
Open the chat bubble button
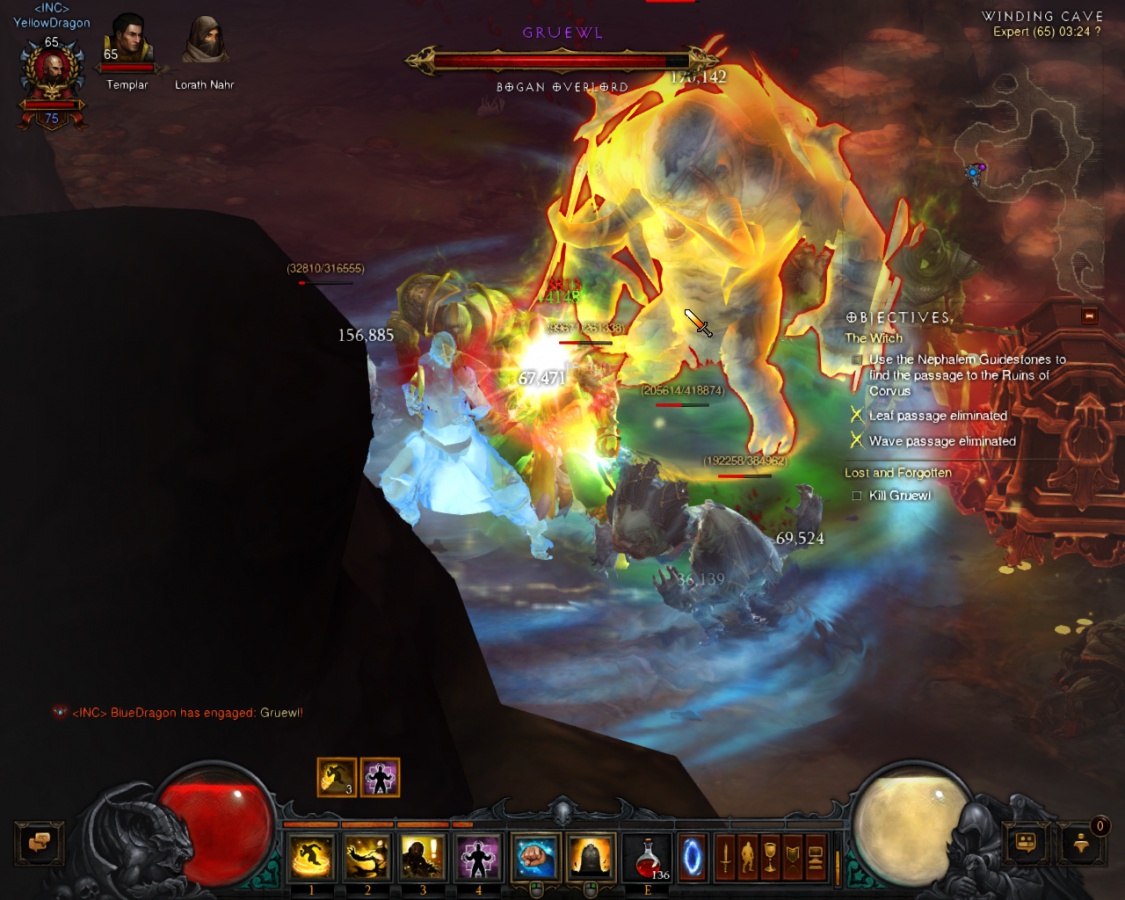click(x=40, y=843)
